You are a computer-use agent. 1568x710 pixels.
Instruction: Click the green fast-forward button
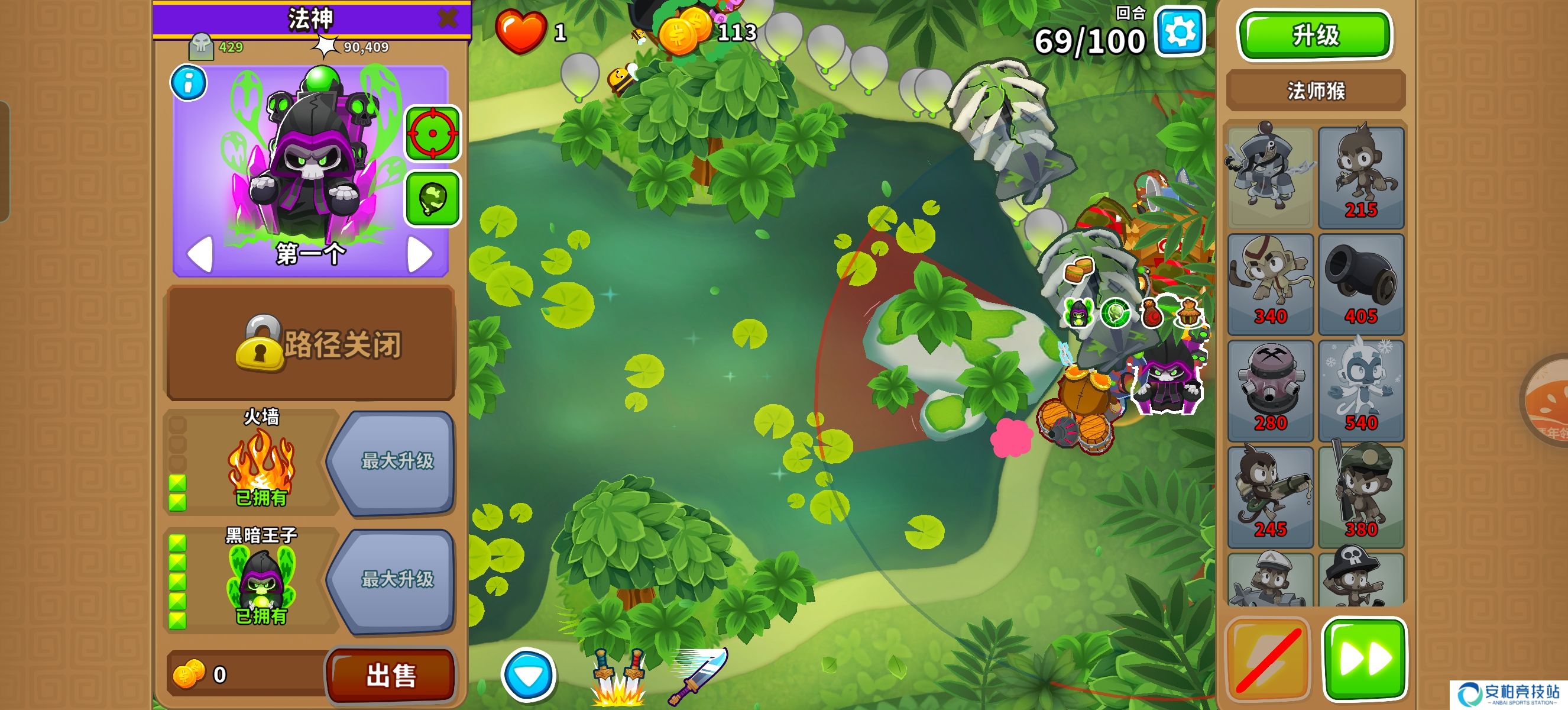click(x=1365, y=659)
